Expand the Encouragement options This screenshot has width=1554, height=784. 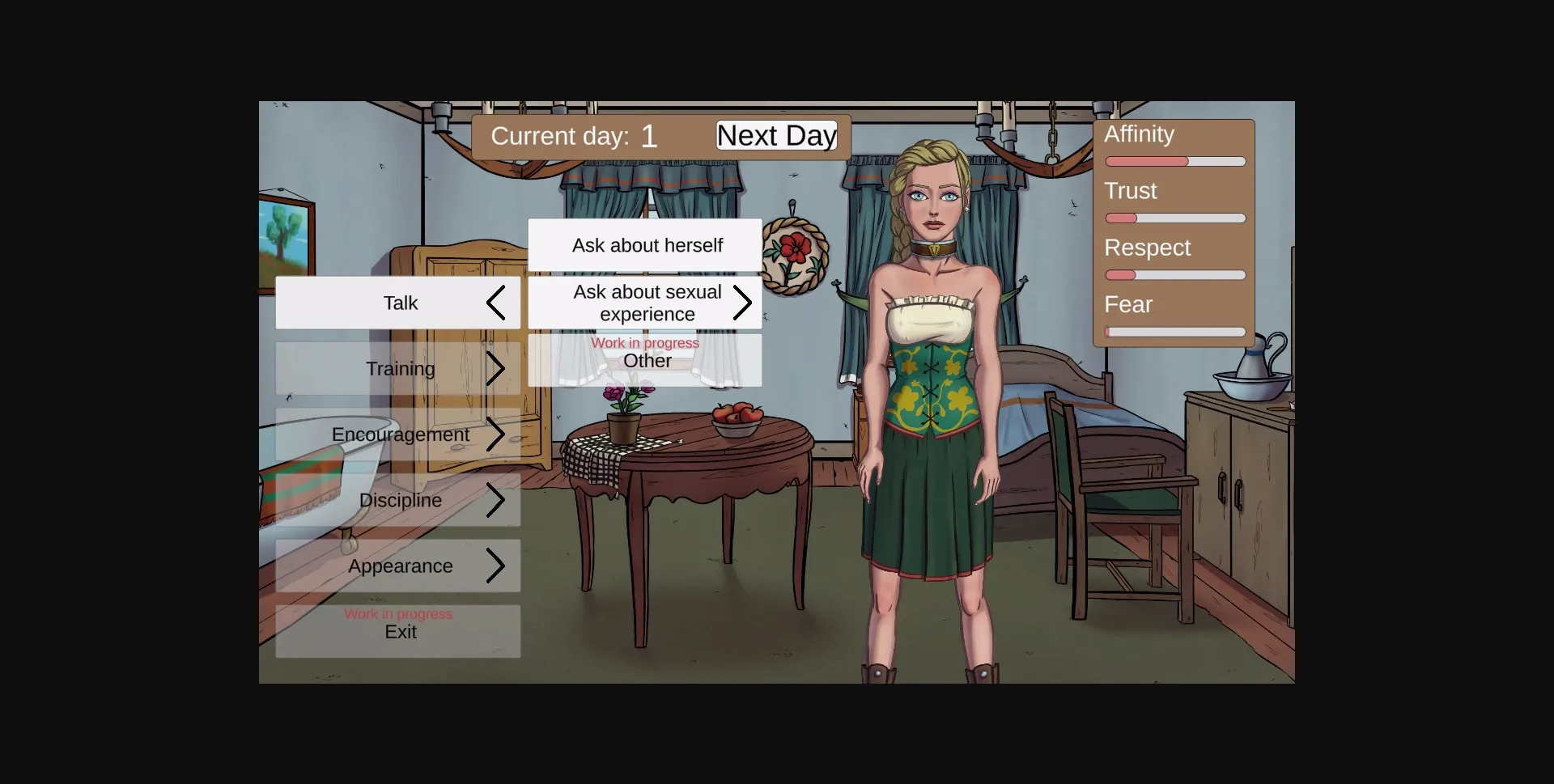(497, 434)
